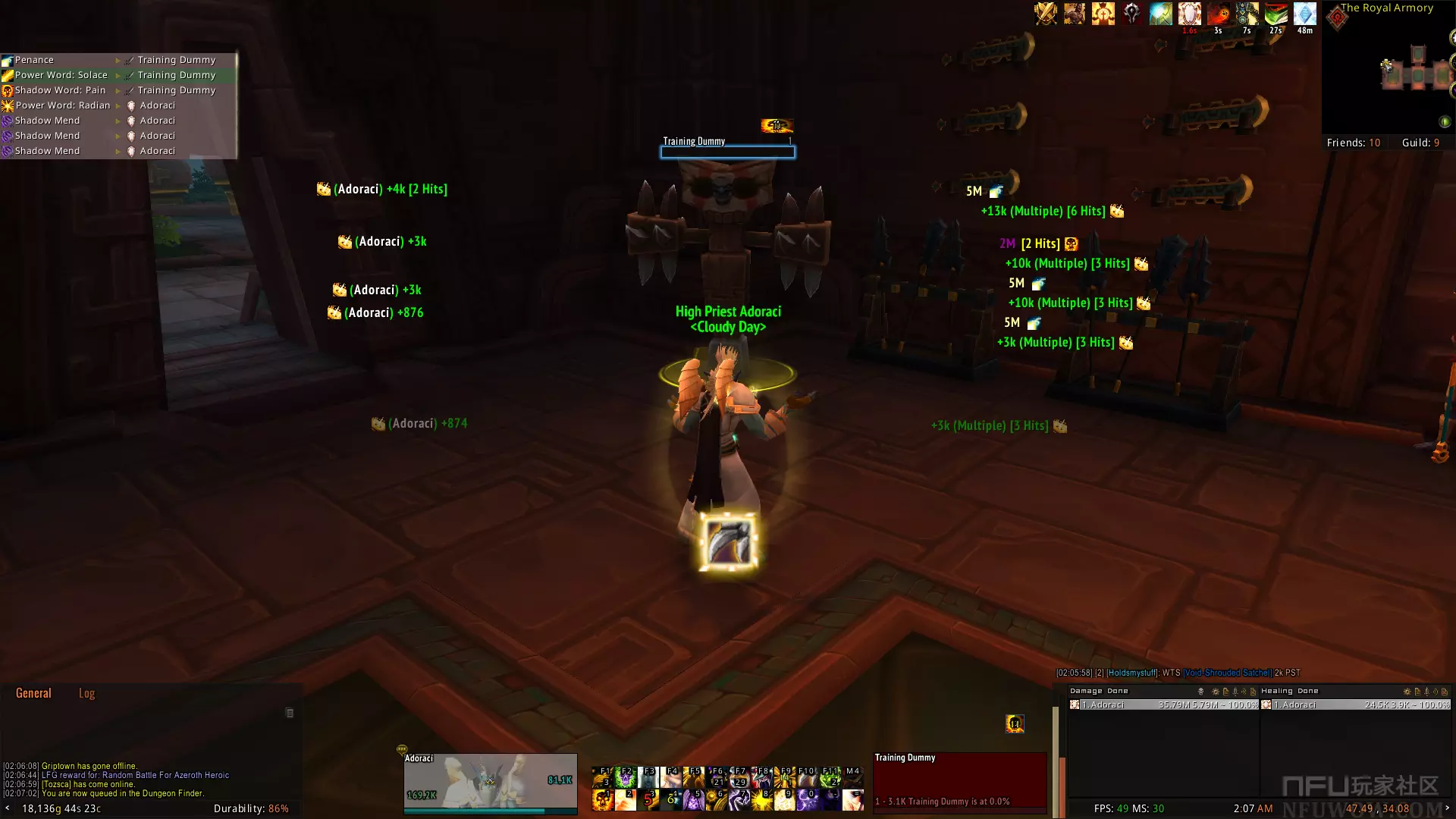This screenshot has width=1456, height=819.
Task: Switch to the General chat tab
Action: 33,693
